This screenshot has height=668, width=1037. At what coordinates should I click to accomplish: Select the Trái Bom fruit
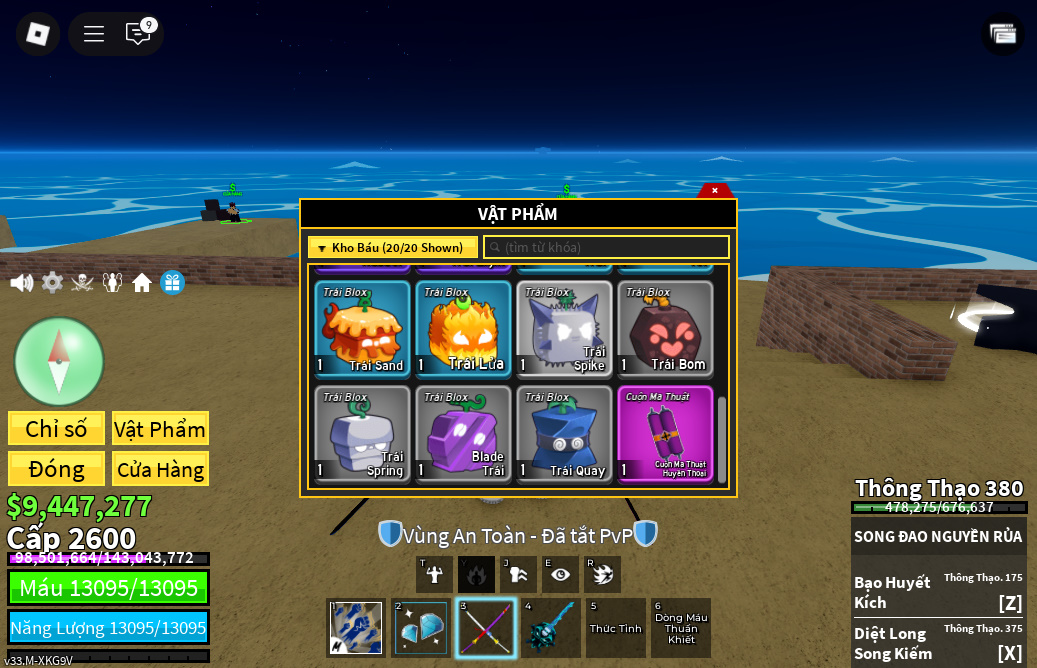pos(665,328)
